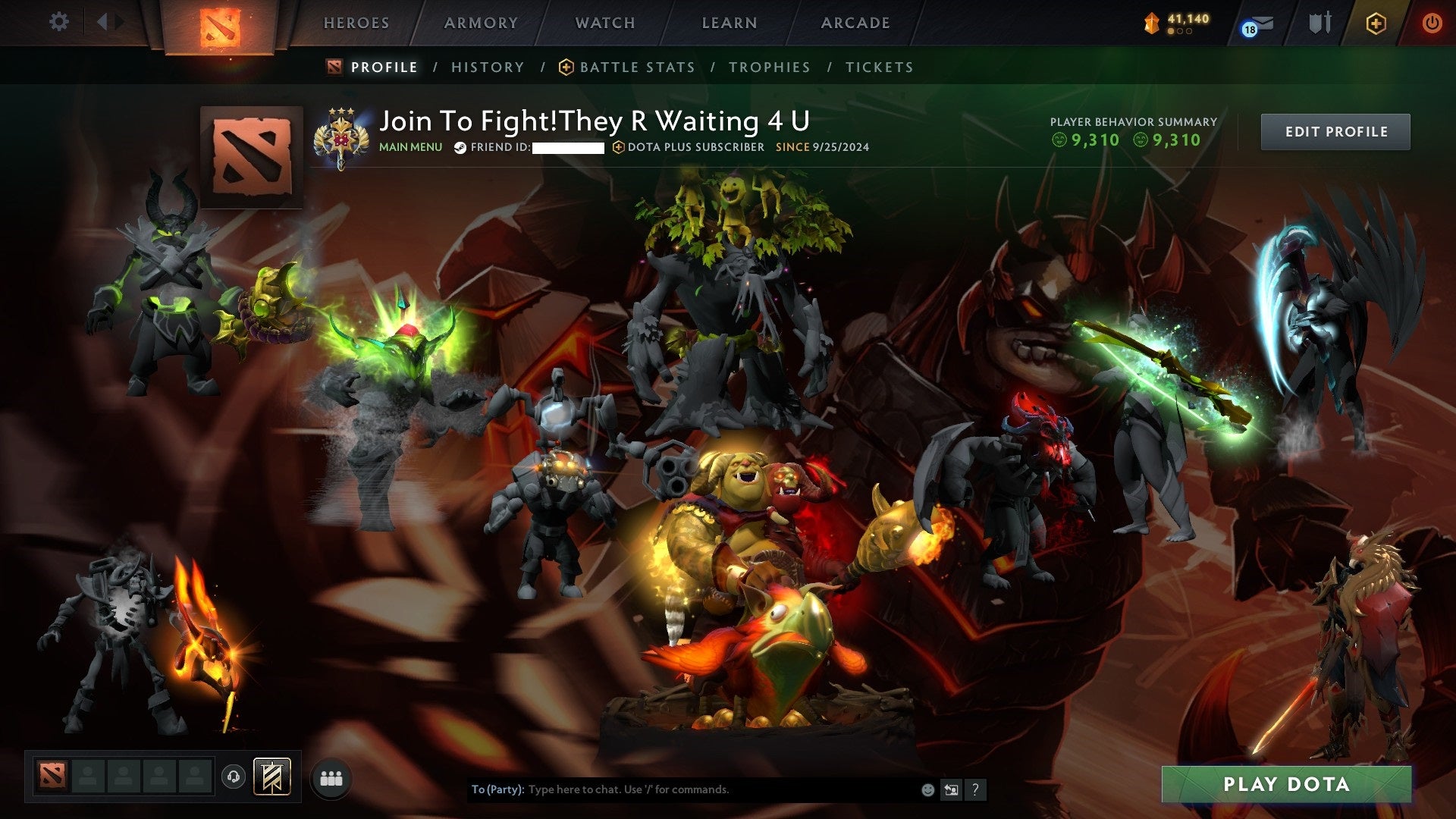Toggle the chat reply icon next to emoticons

(x=950, y=789)
